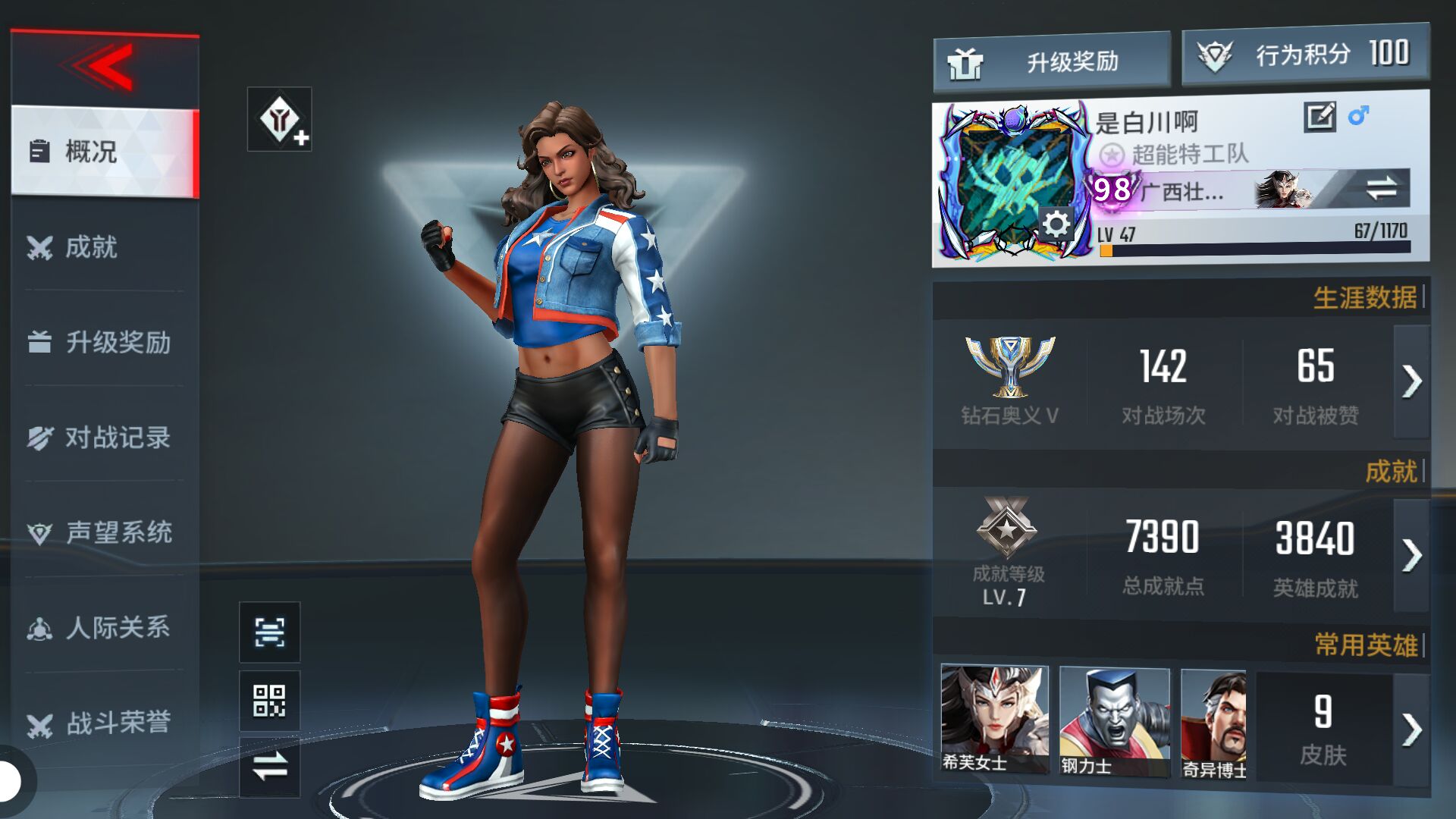Click the scan icon button
This screenshot has width=1456, height=819.
269,632
